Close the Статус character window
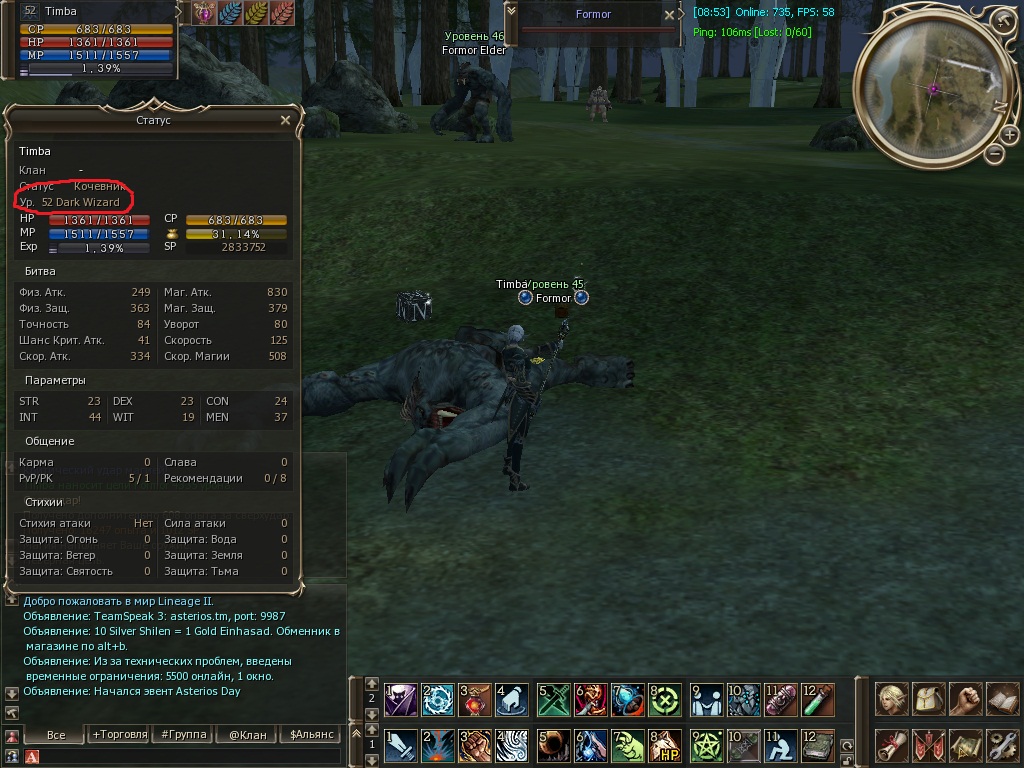1024x768 pixels. pos(285,120)
